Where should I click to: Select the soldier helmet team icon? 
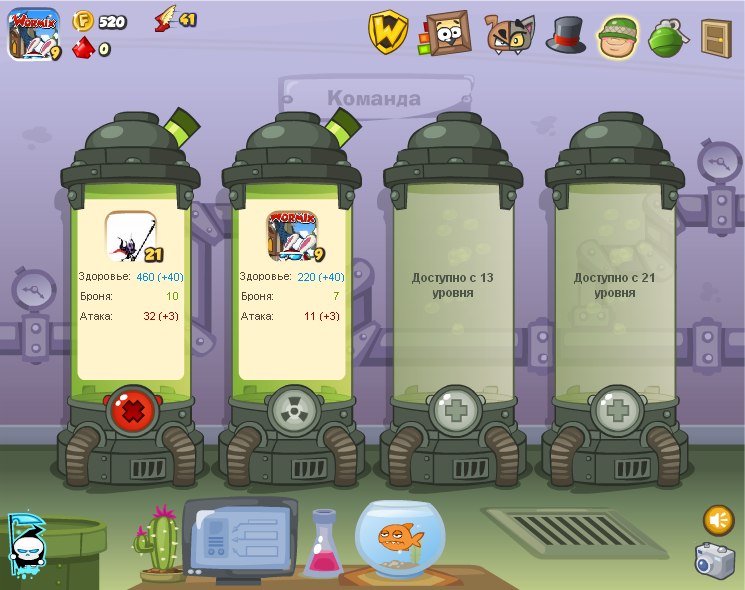(619, 36)
